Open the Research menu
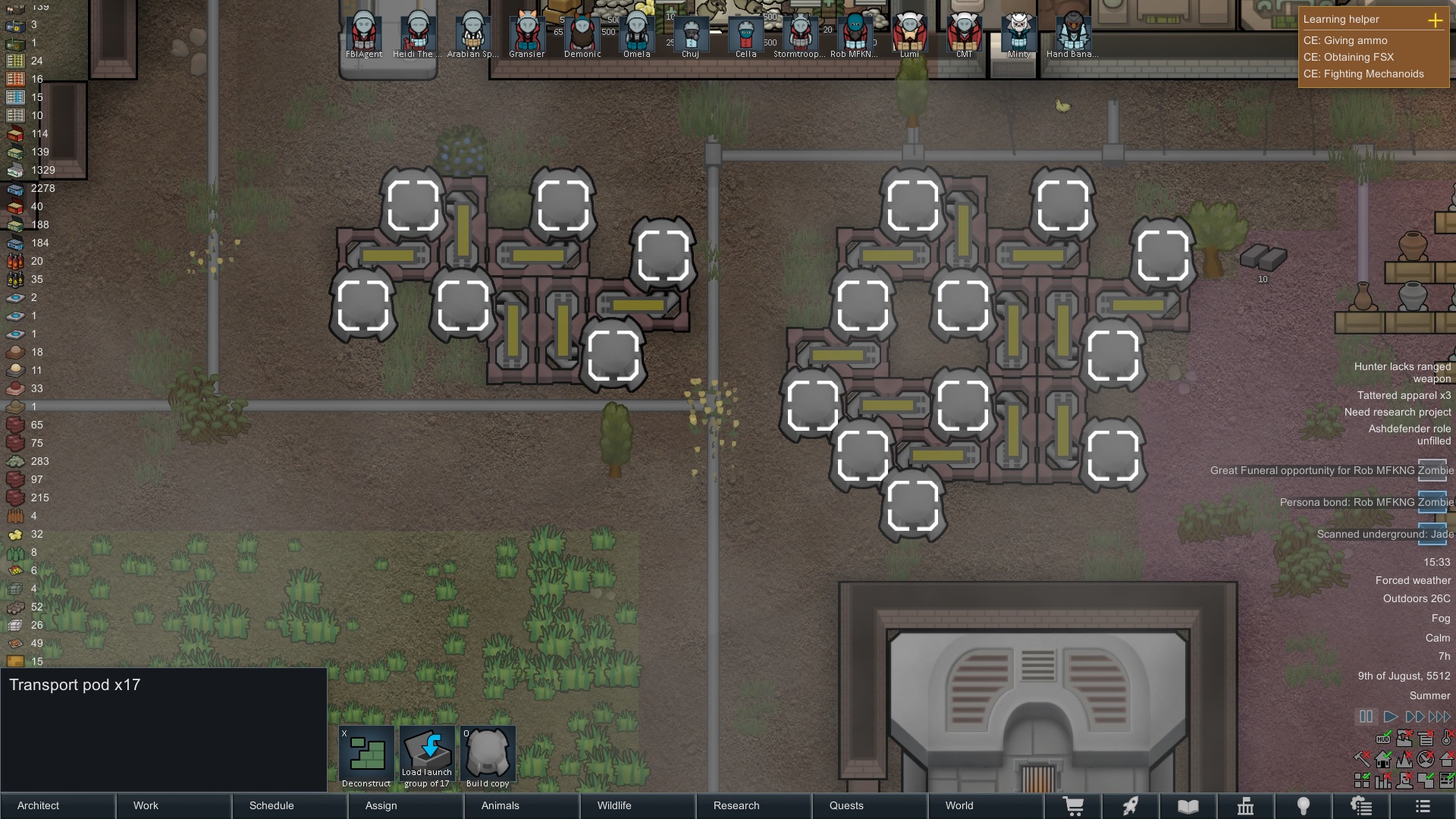1456x819 pixels. click(x=736, y=805)
